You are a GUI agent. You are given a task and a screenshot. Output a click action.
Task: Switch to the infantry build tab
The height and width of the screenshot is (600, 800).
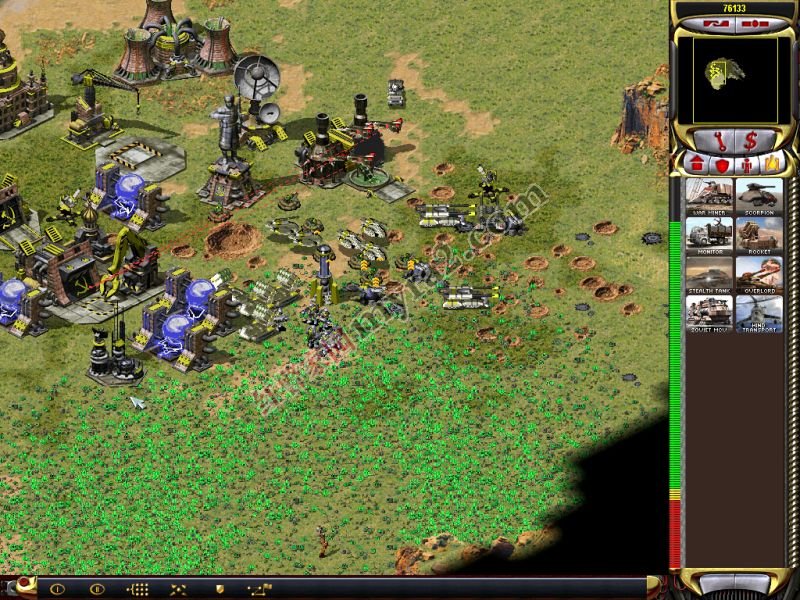pos(746,163)
